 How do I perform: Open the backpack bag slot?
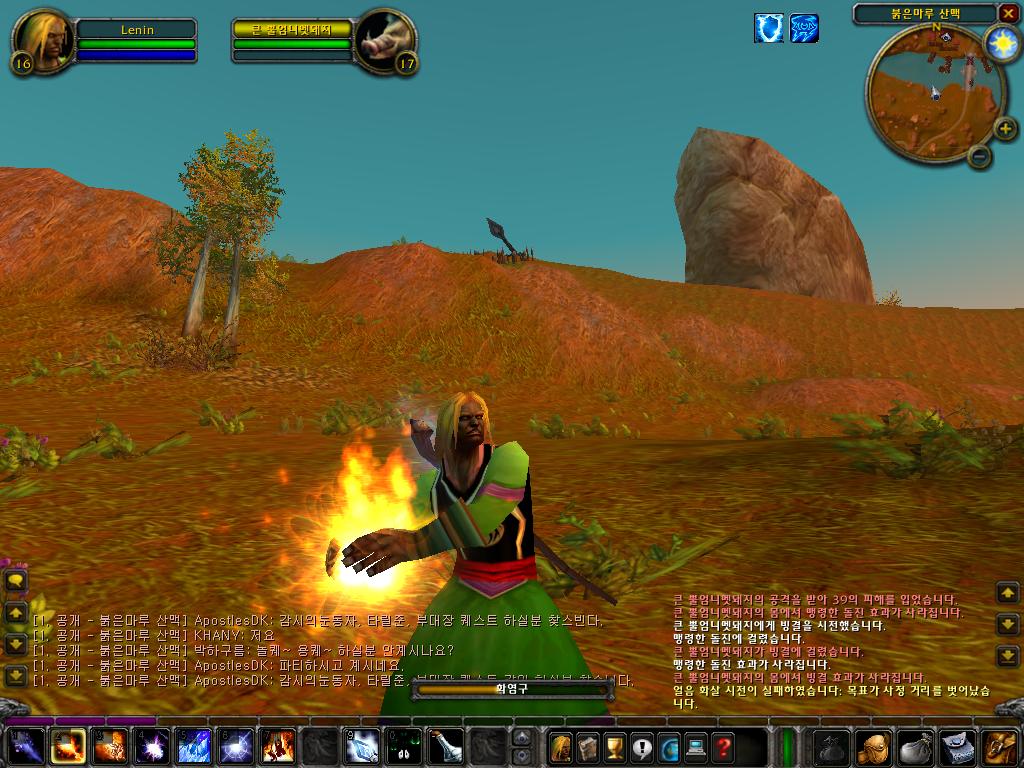coord(999,747)
